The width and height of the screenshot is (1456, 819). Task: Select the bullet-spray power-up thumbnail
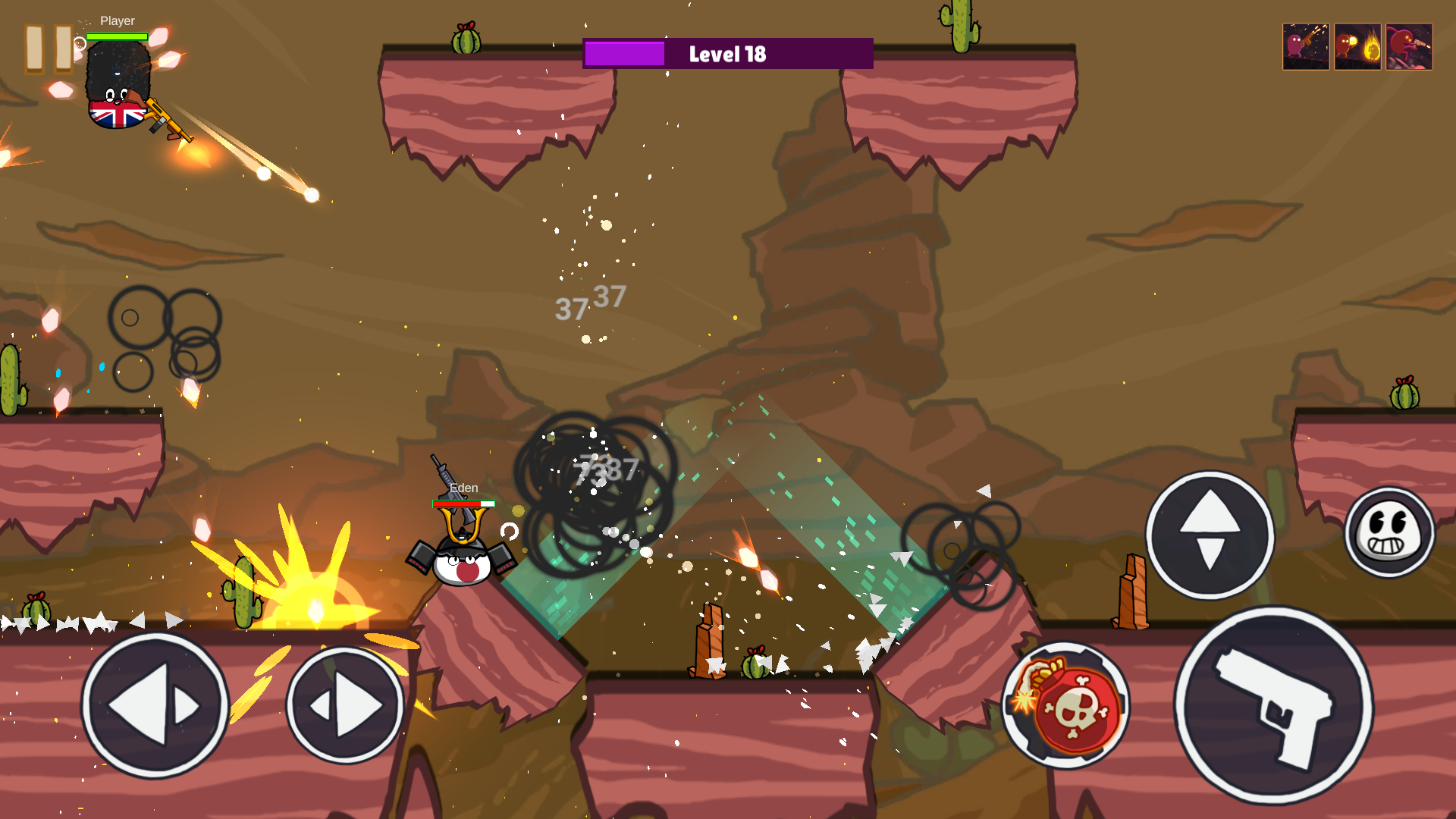click(x=1408, y=47)
